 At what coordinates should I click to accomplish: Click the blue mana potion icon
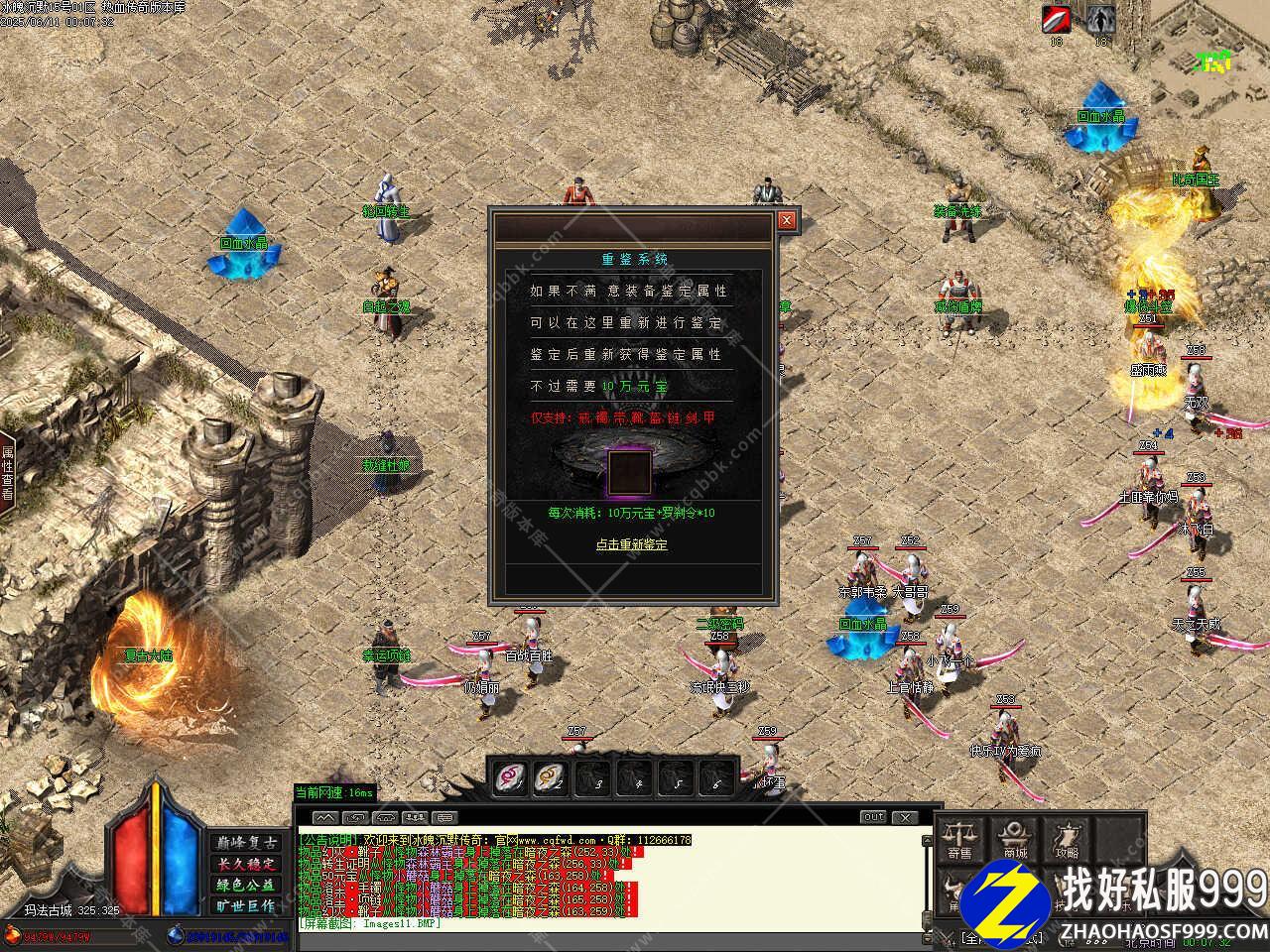pos(176,934)
